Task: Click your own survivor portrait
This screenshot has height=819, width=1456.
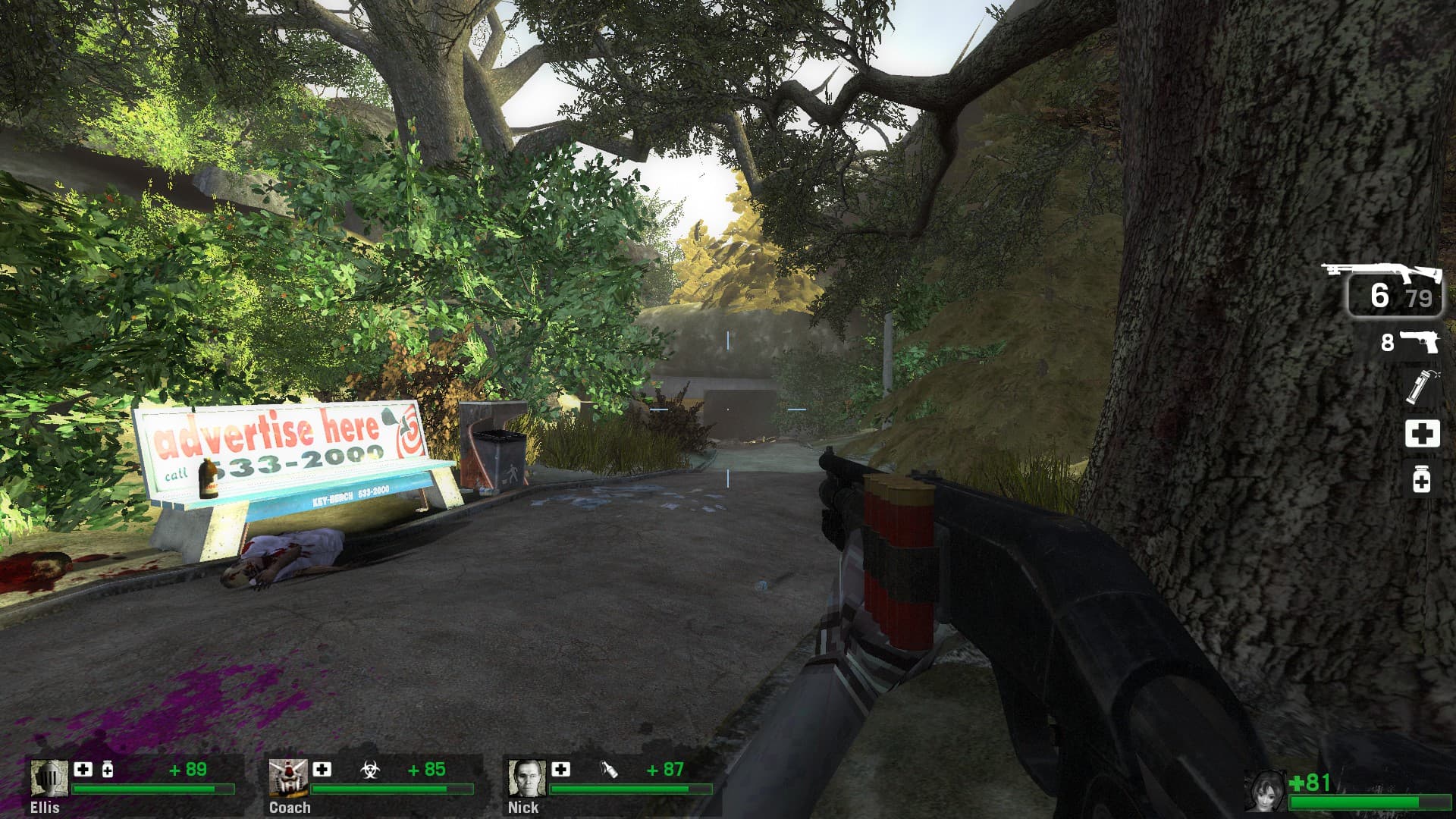Action: (1265, 792)
